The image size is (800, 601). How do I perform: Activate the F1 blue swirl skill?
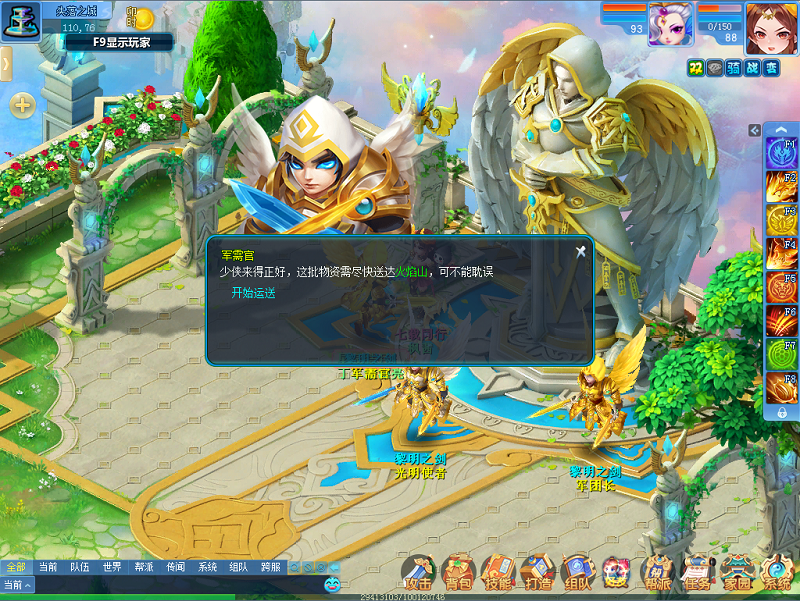click(781, 153)
